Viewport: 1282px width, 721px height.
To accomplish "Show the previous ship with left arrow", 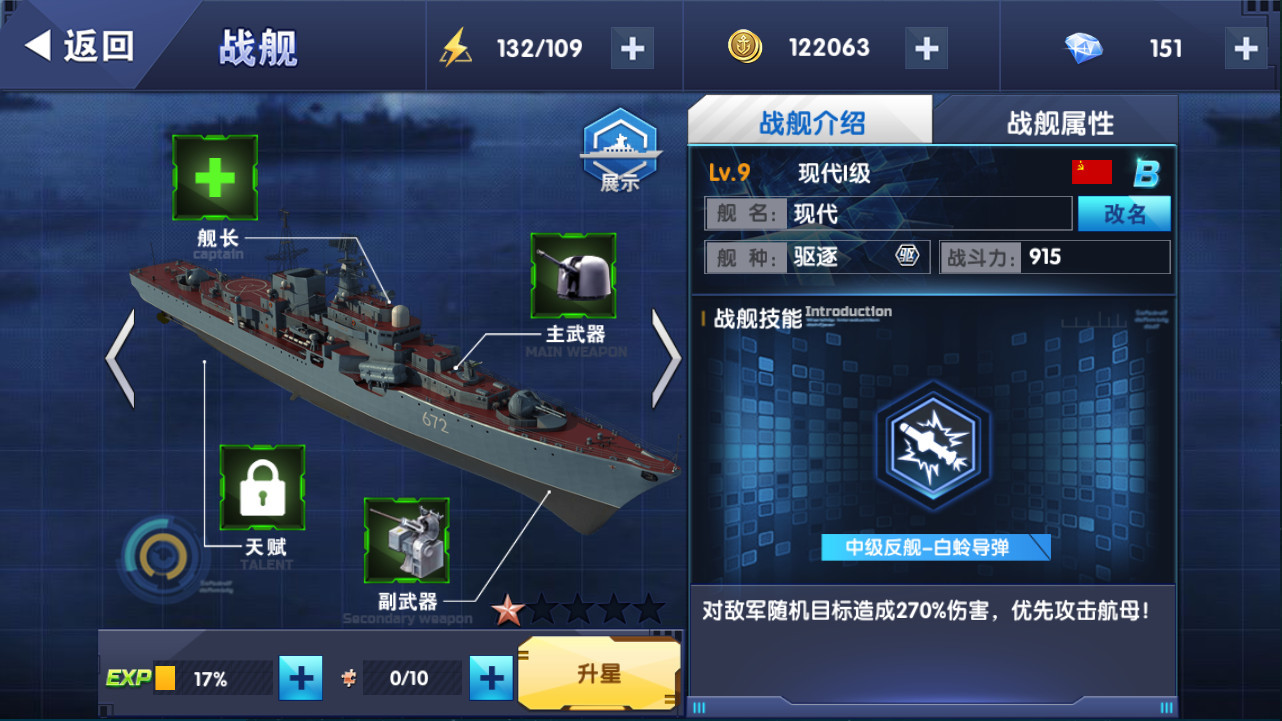I will click(x=120, y=358).
